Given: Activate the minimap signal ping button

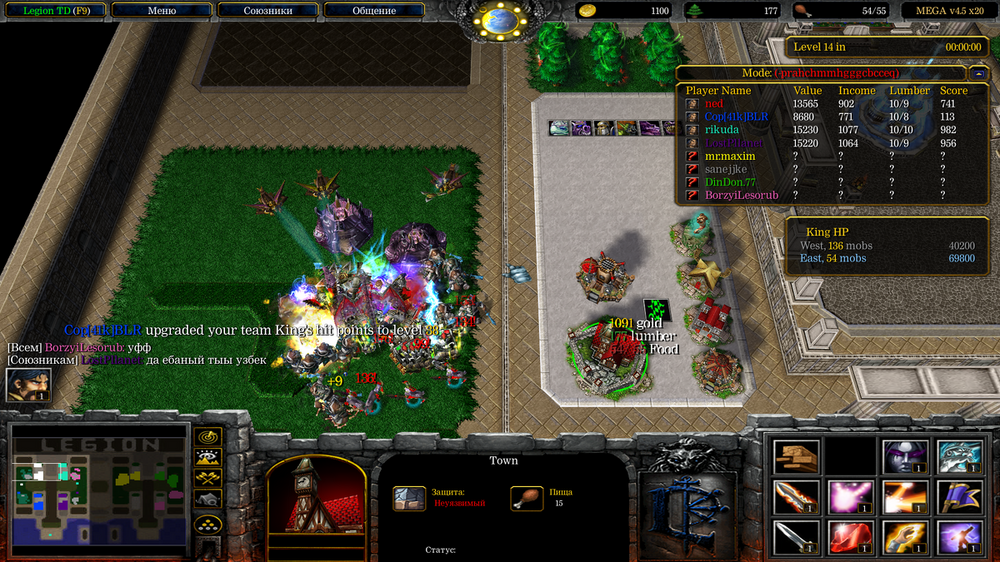Looking at the screenshot, I should coord(208,437).
